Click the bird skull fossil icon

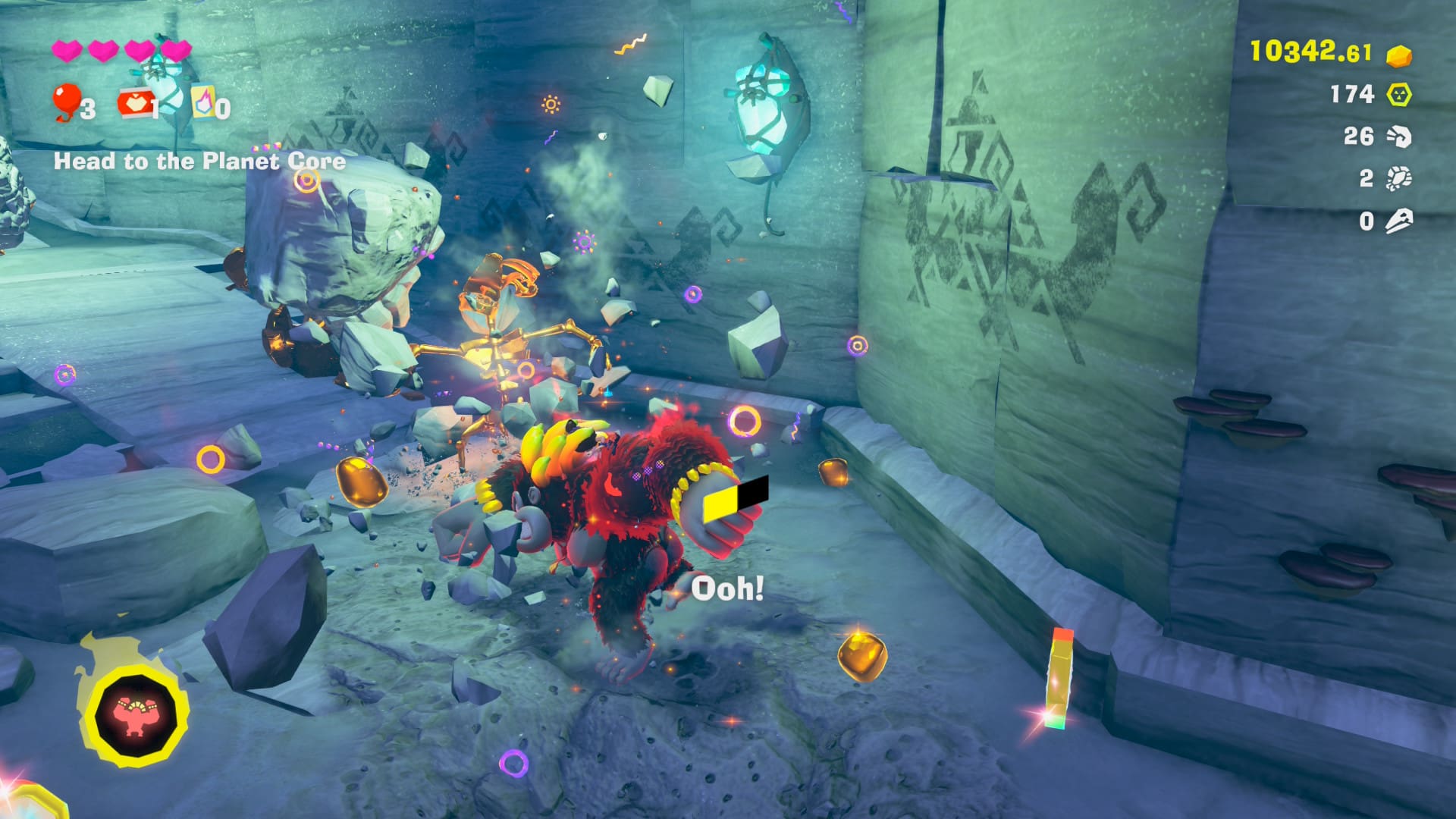[1398, 221]
